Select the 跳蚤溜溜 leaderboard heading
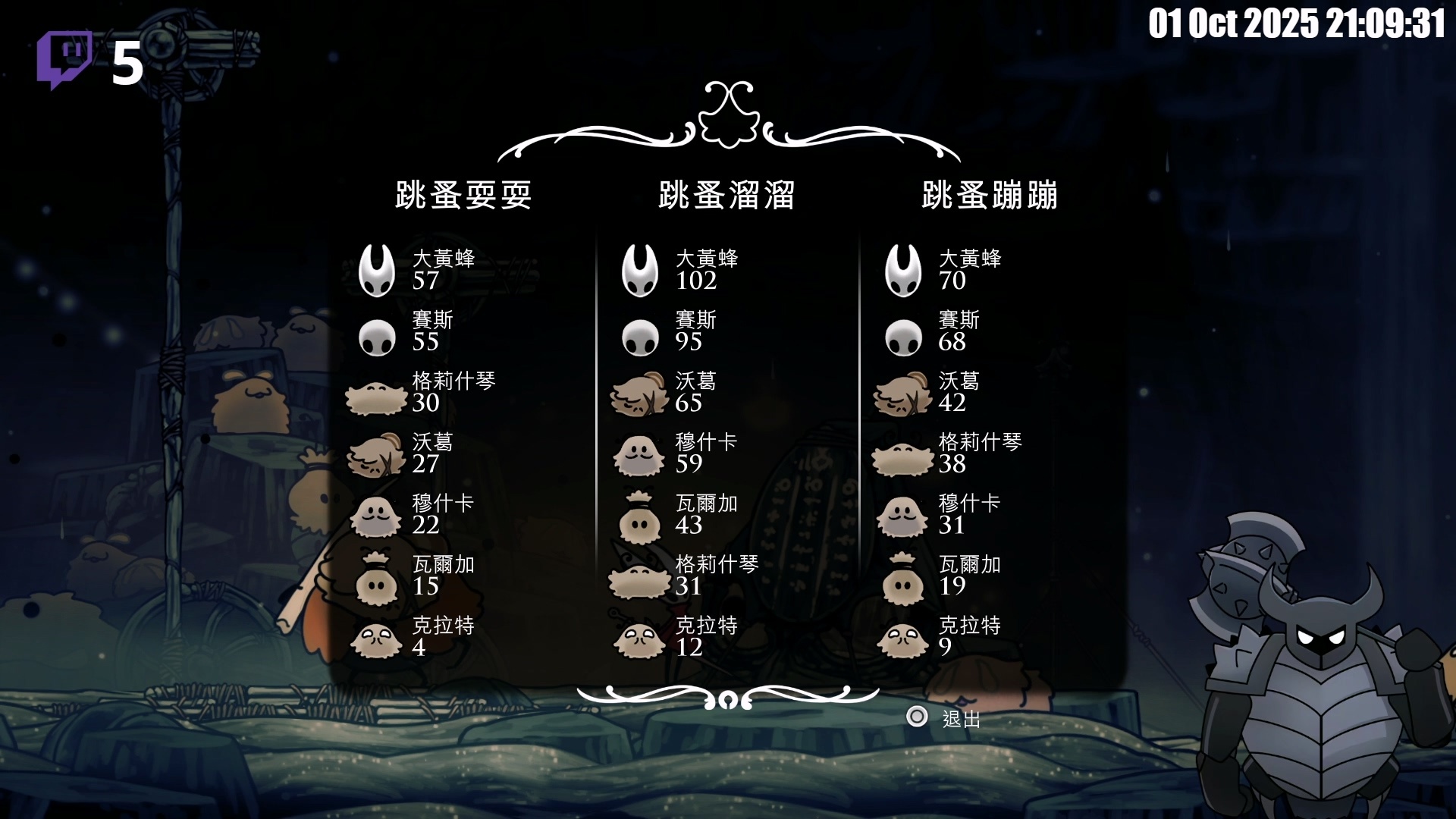The width and height of the screenshot is (1456, 819). point(726,196)
